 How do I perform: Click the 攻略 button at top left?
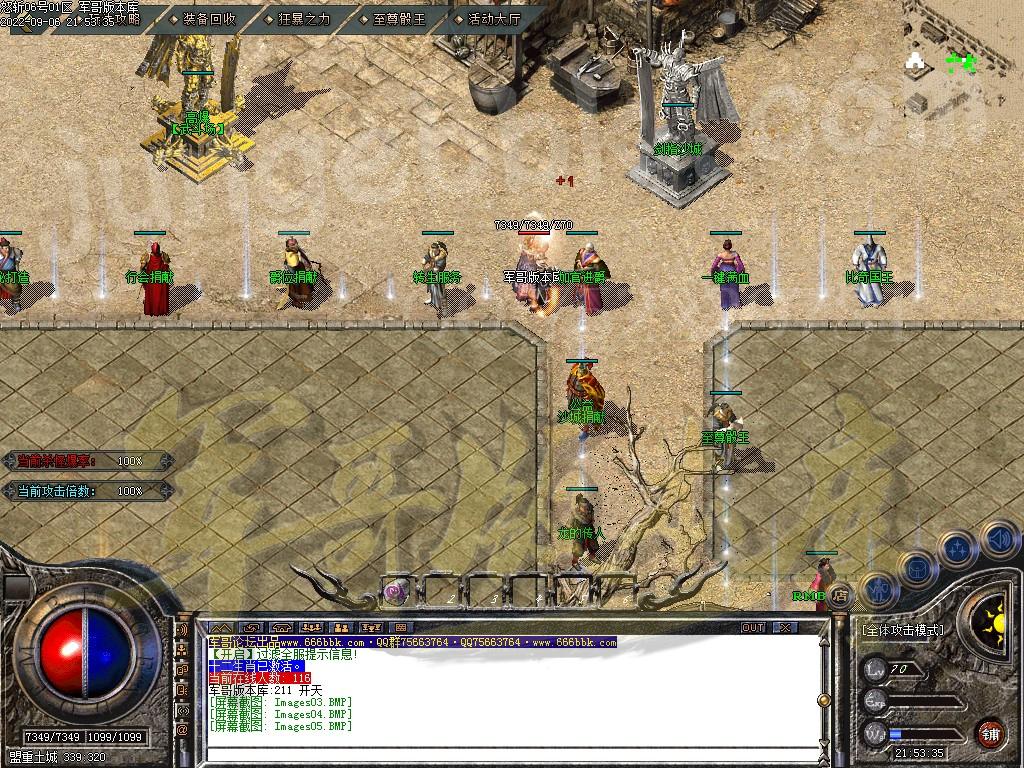[x=128, y=18]
